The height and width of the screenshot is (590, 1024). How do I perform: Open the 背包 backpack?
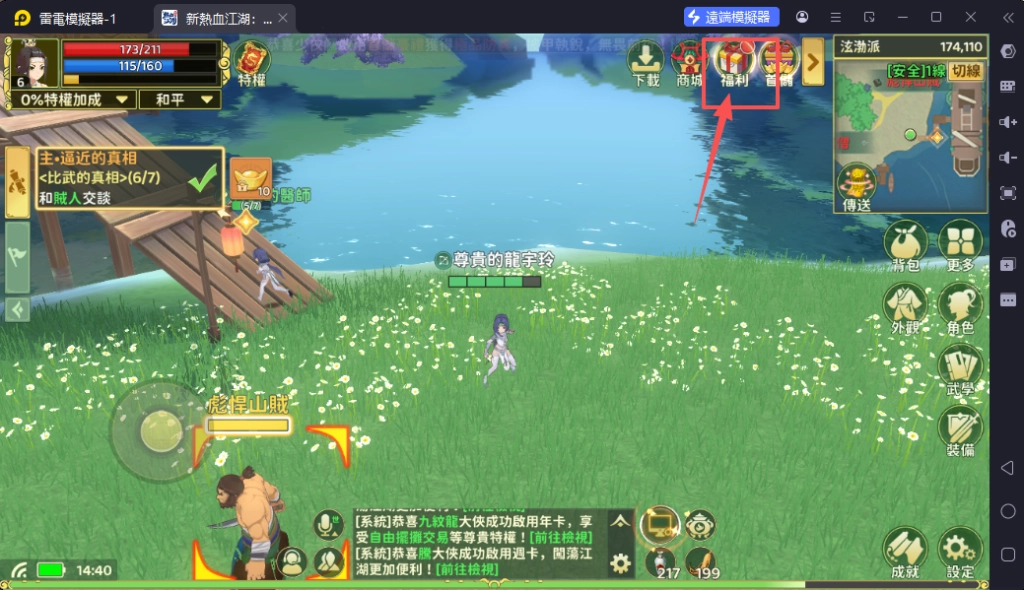[x=905, y=247]
